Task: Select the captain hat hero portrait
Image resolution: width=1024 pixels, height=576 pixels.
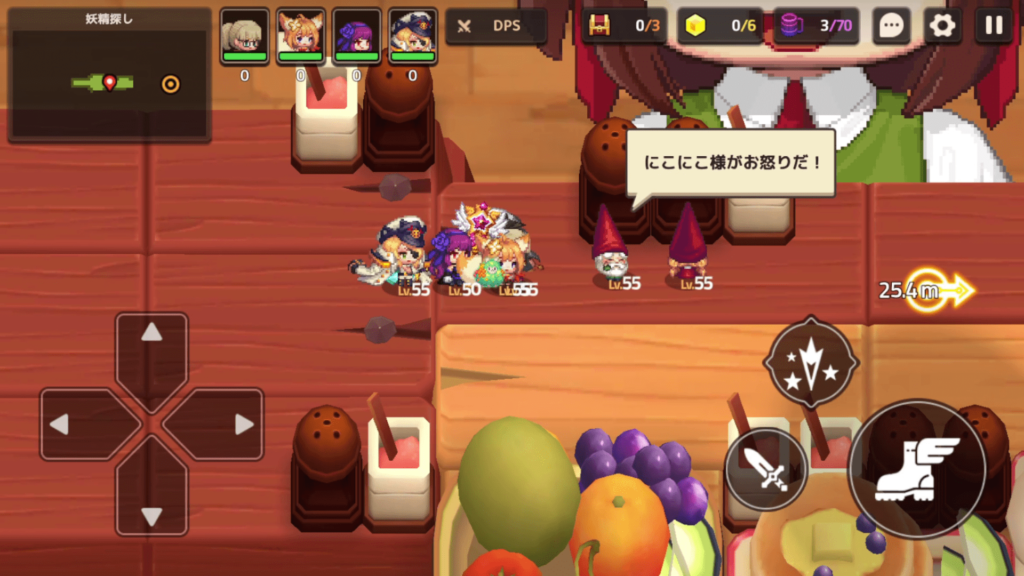Action: tap(413, 35)
